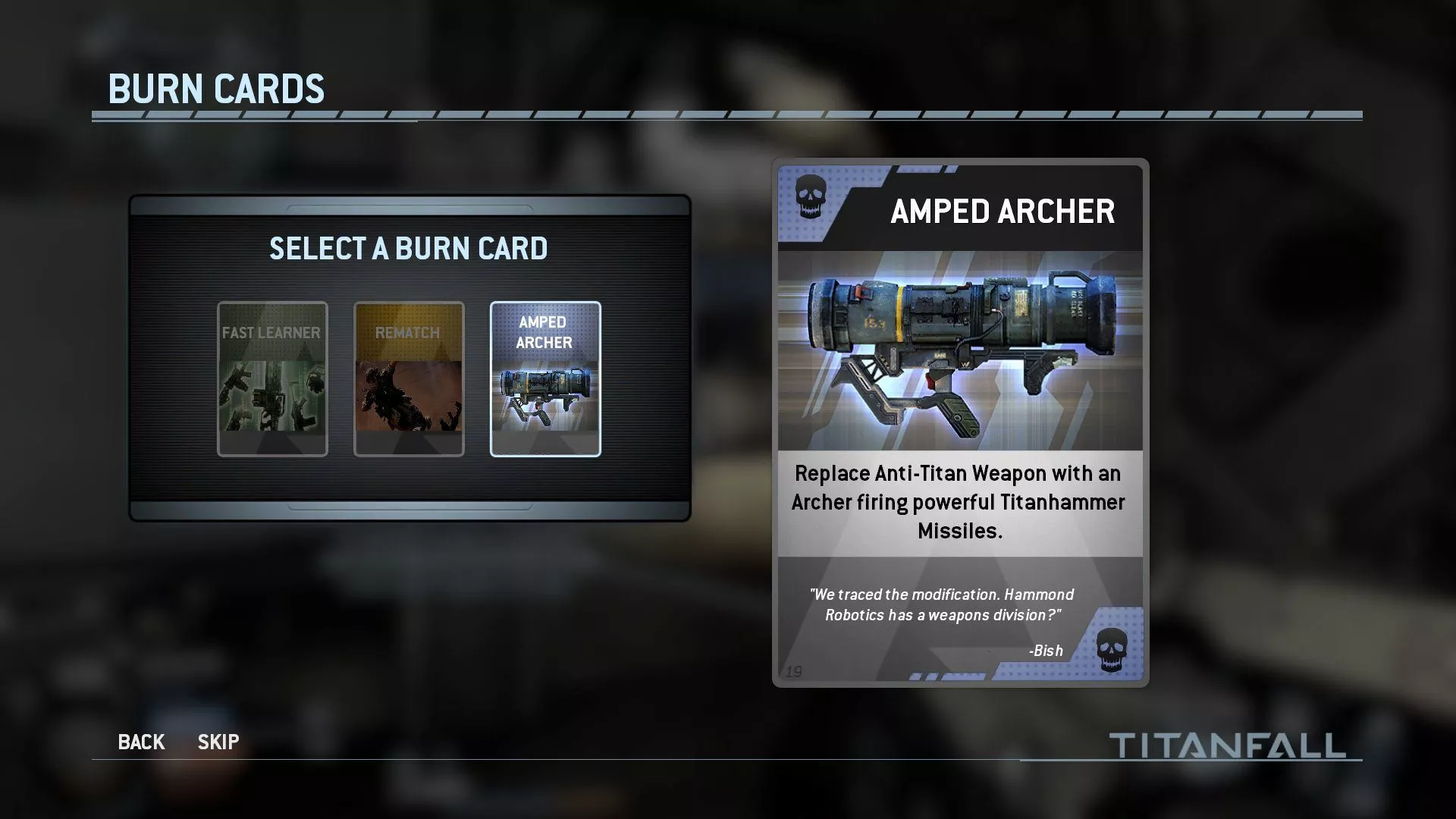Click the SELECT A BURN CARD heading
Image resolution: width=1456 pixels, height=819 pixels.
(408, 248)
